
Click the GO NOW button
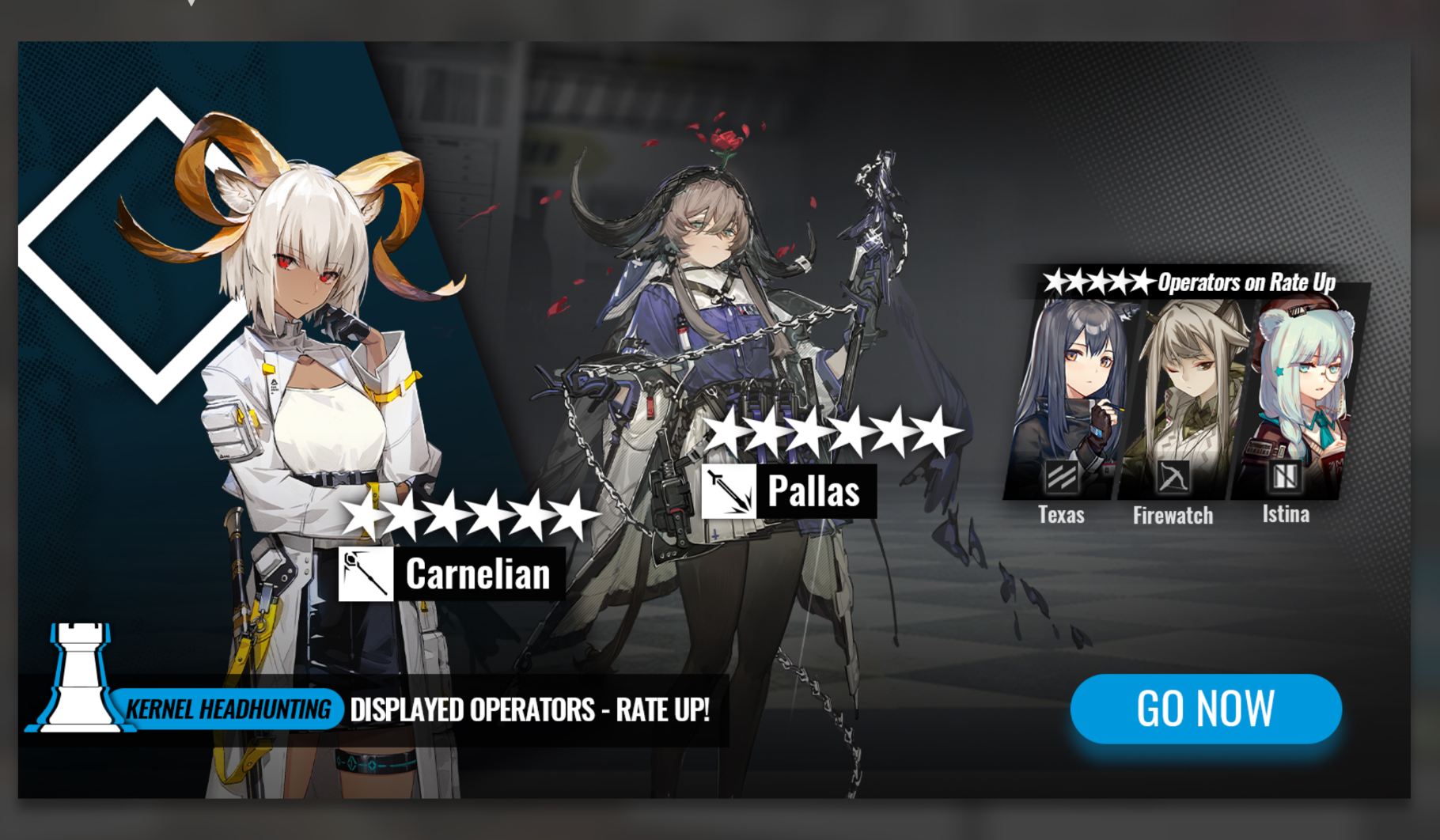pos(1205,708)
